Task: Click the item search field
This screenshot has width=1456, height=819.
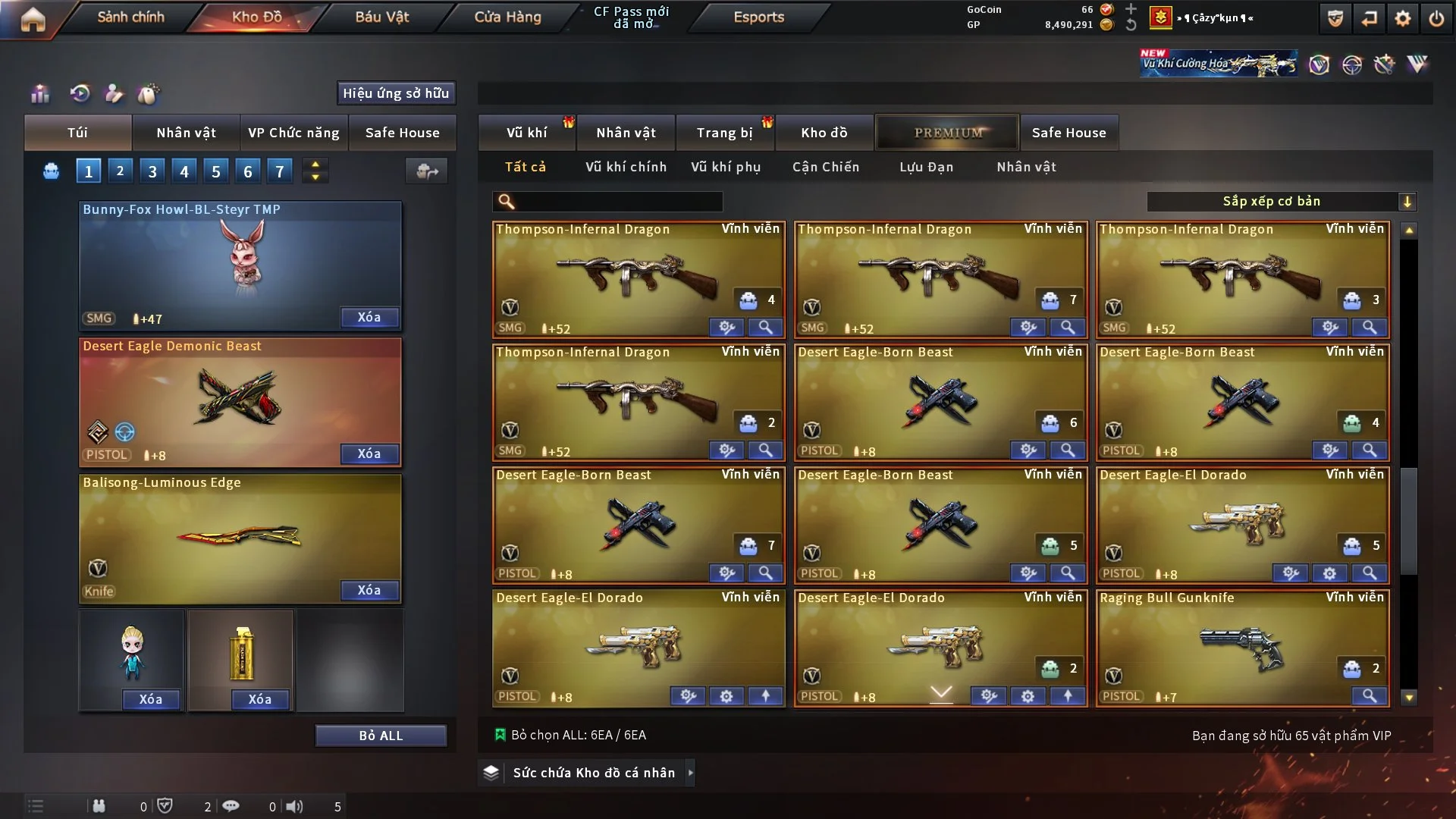Action: [618, 202]
